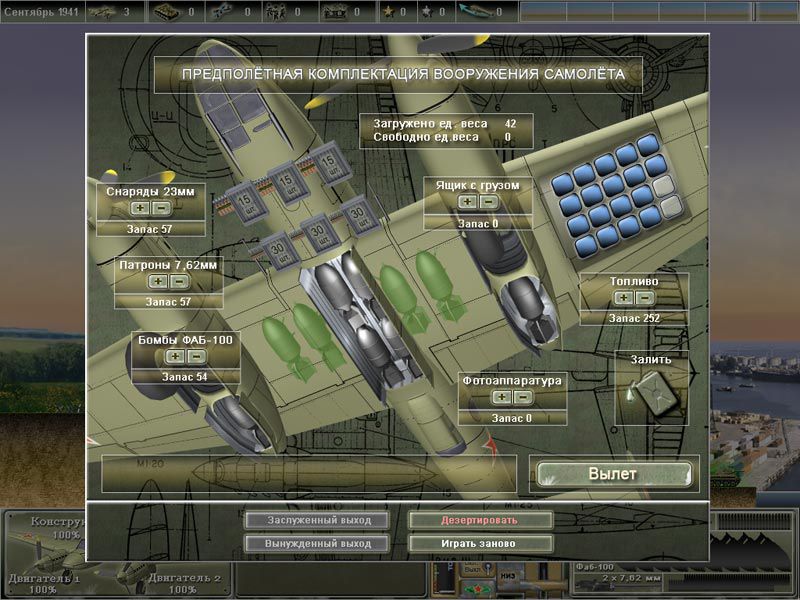Choose Вынужденный выход
Image resolution: width=800 pixels, height=600 pixels.
coord(320,543)
